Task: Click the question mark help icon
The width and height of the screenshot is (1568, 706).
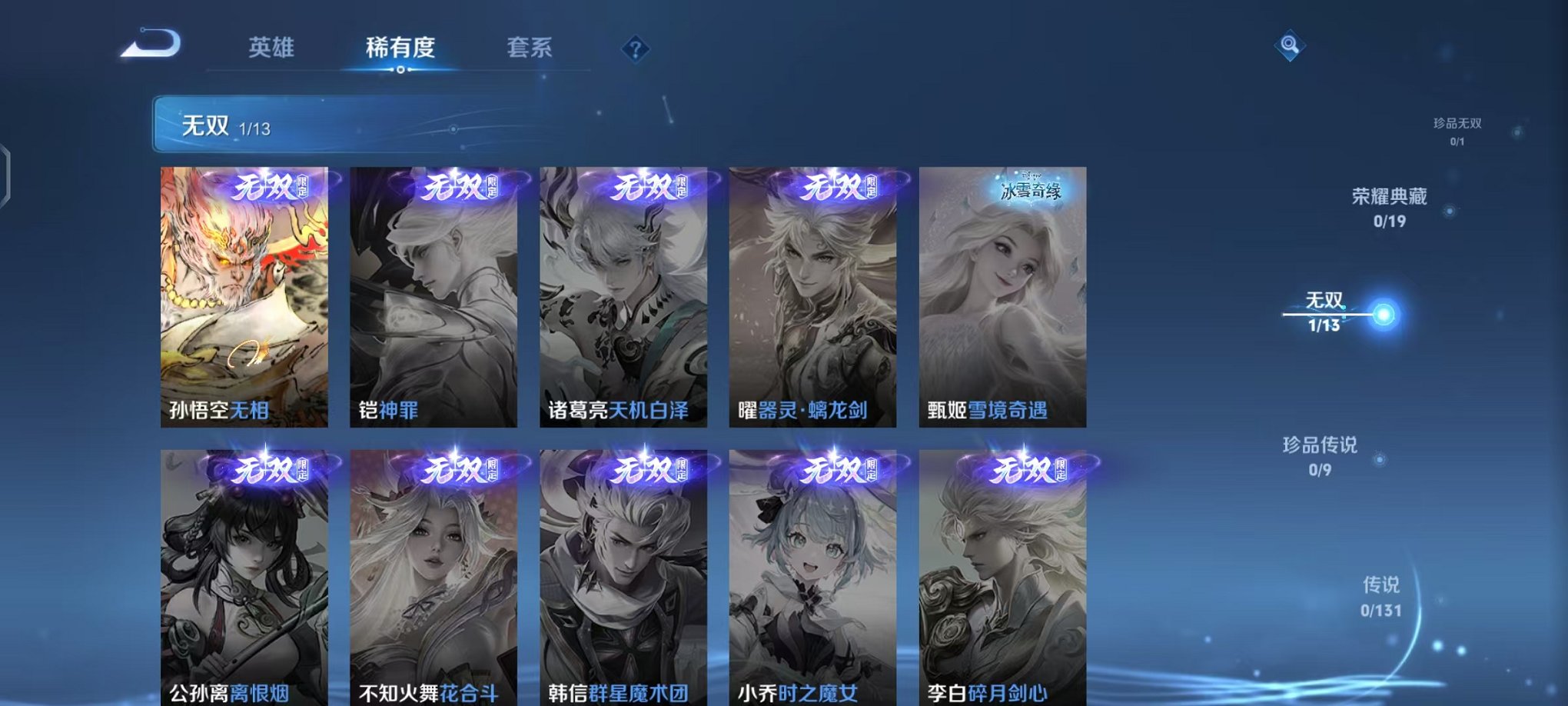Action: click(x=634, y=49)
